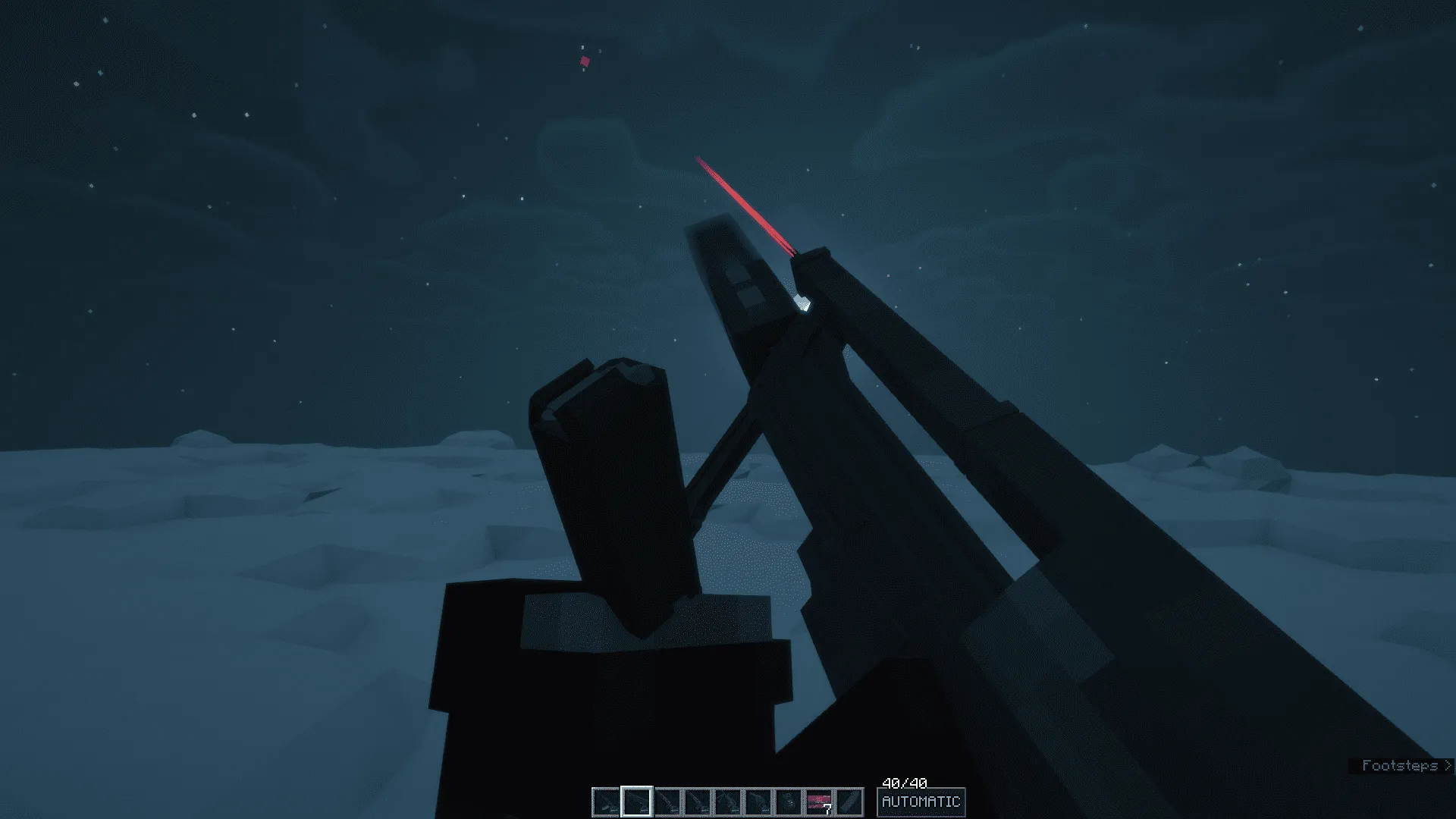Click the item count number seven on the magazine
This screenshot has height=819, width=1456.
pos(827,810)
